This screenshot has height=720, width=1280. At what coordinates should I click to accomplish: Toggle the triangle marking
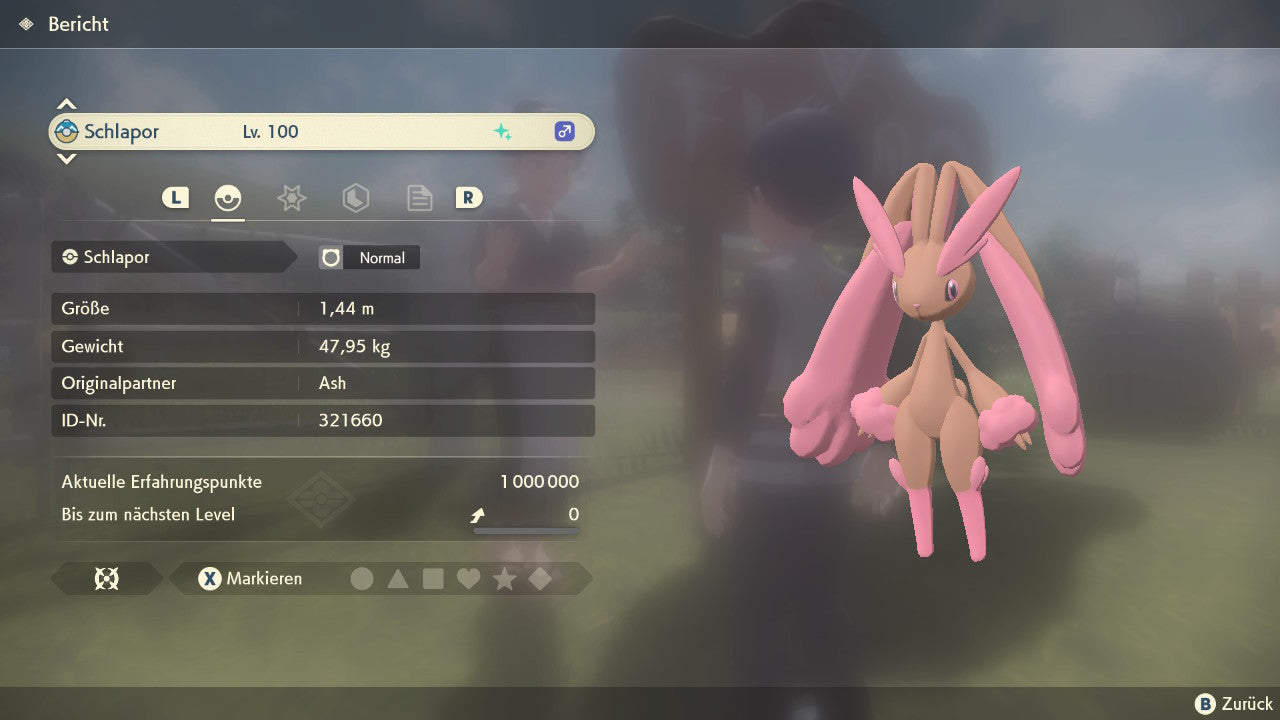(398, 578)
